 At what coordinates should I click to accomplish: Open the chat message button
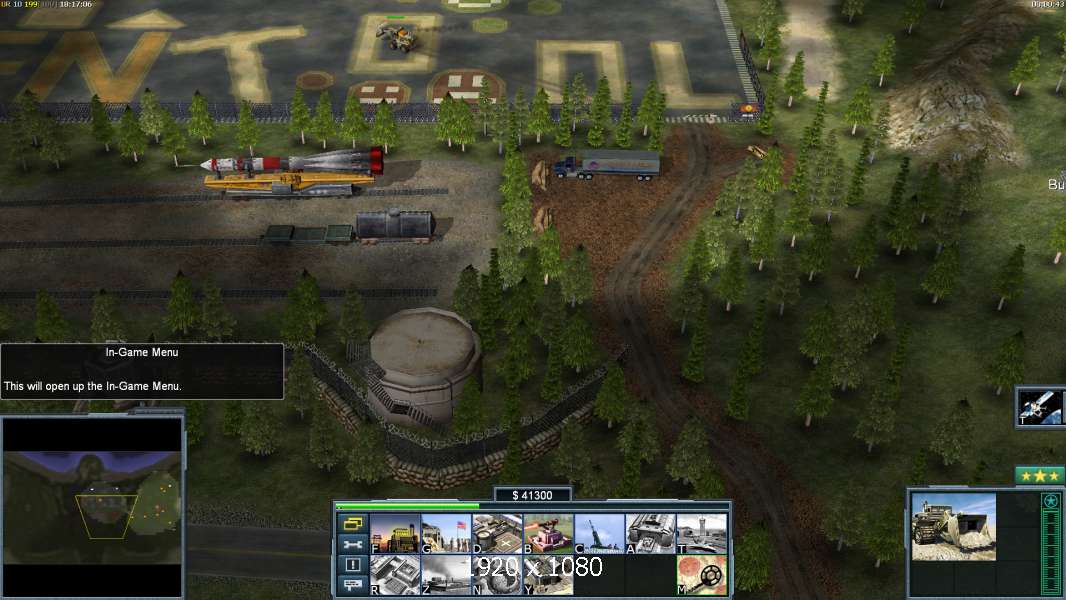pos(352,586)
